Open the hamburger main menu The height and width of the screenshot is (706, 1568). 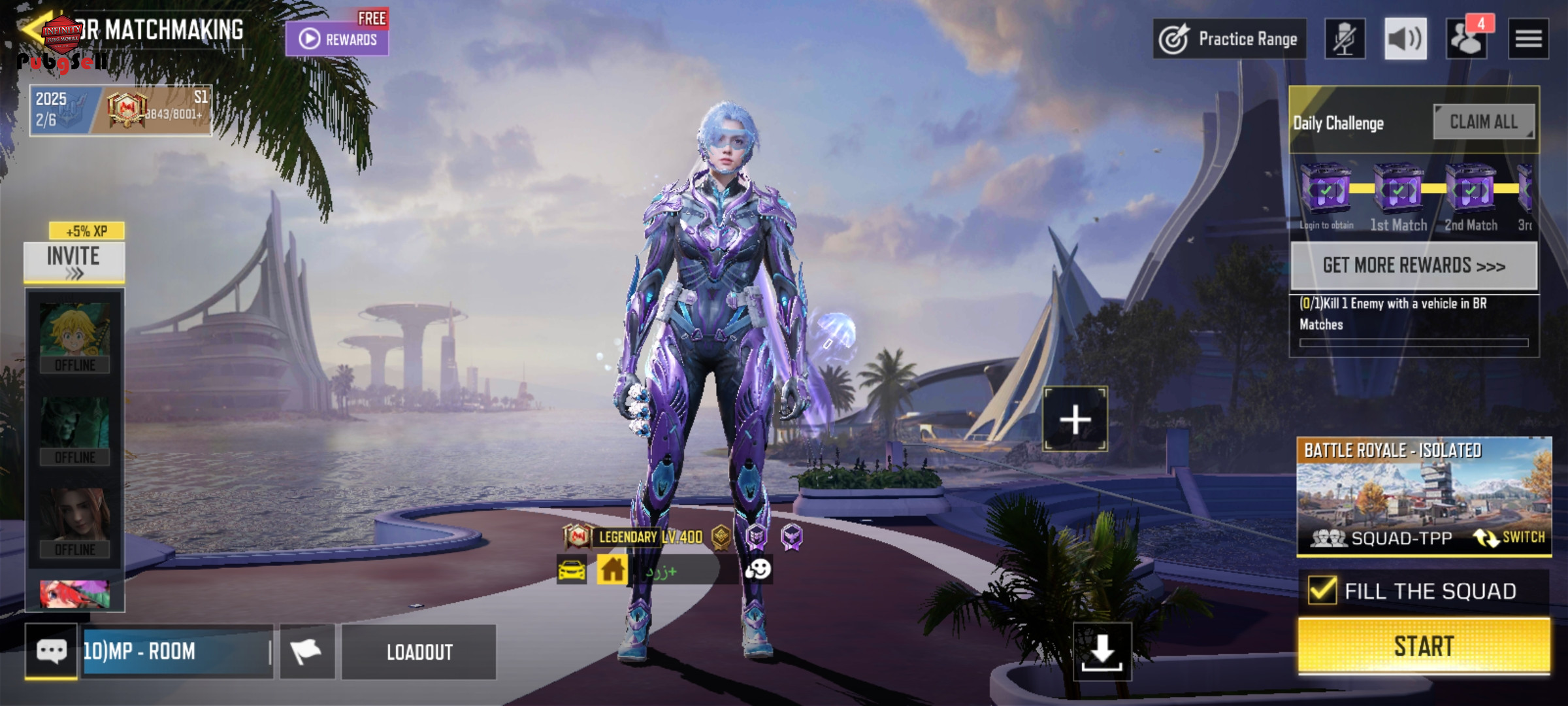point(1527,39)
